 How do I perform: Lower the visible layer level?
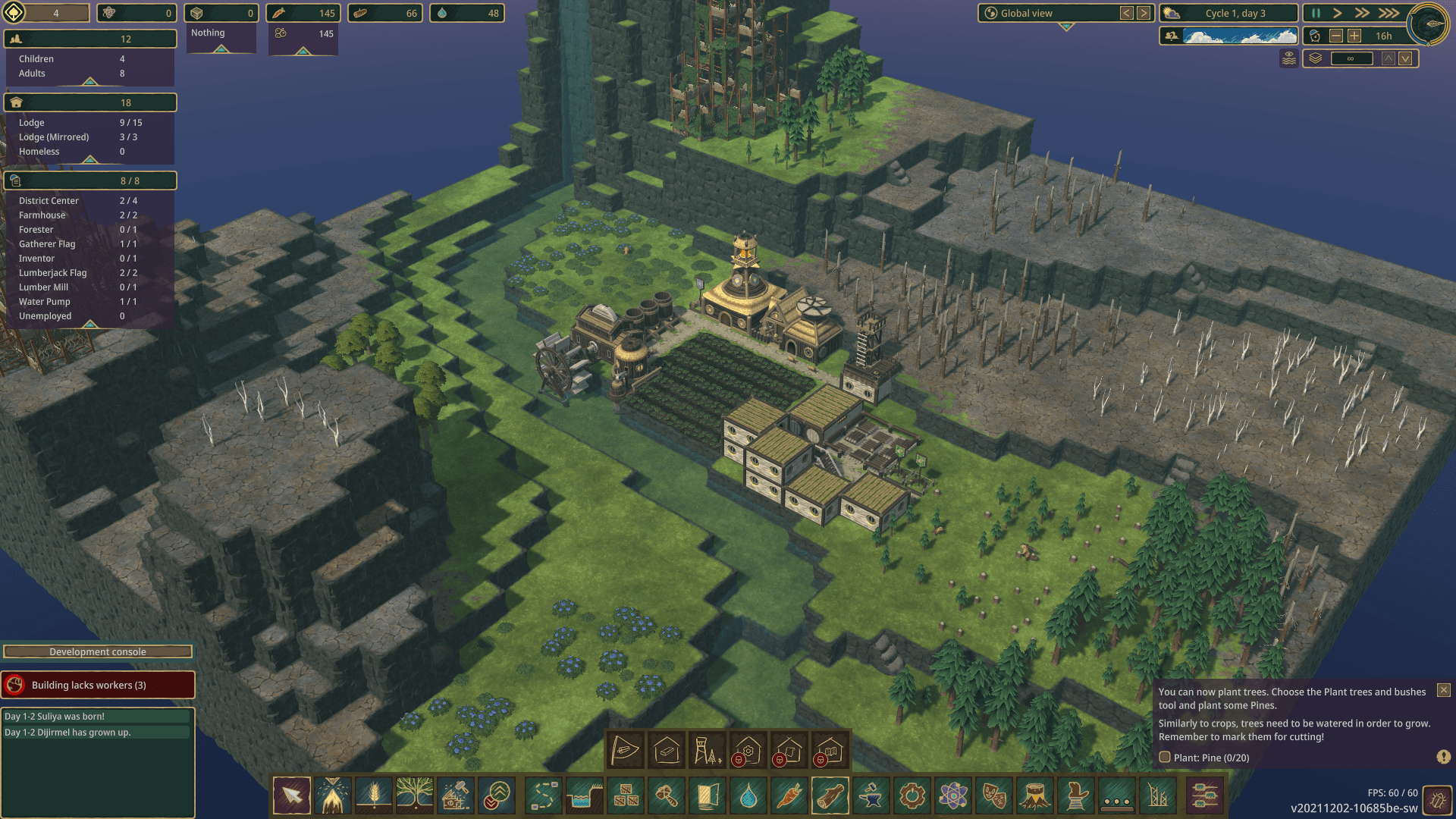point(1405,59)
